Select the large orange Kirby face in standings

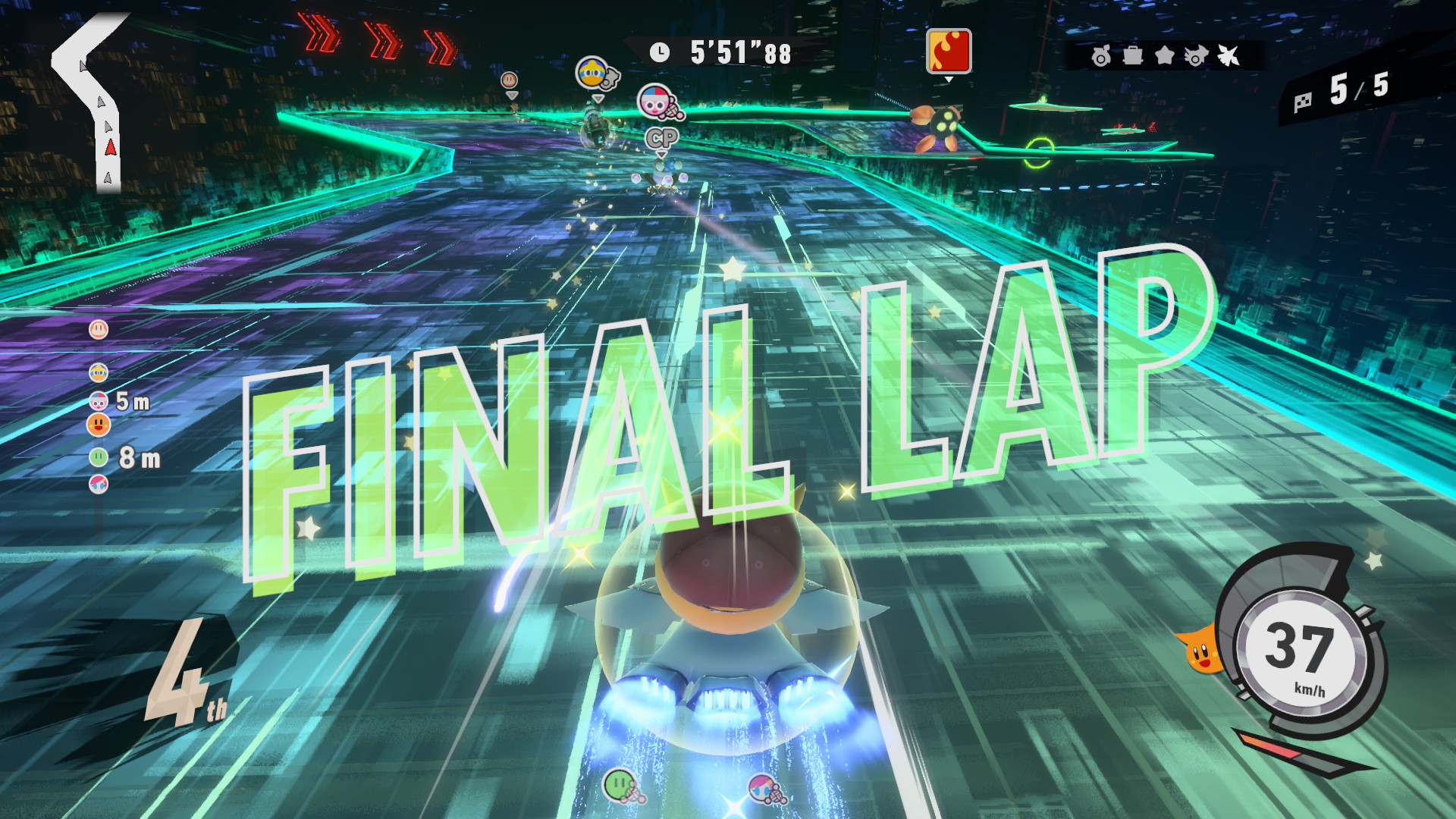99,425
